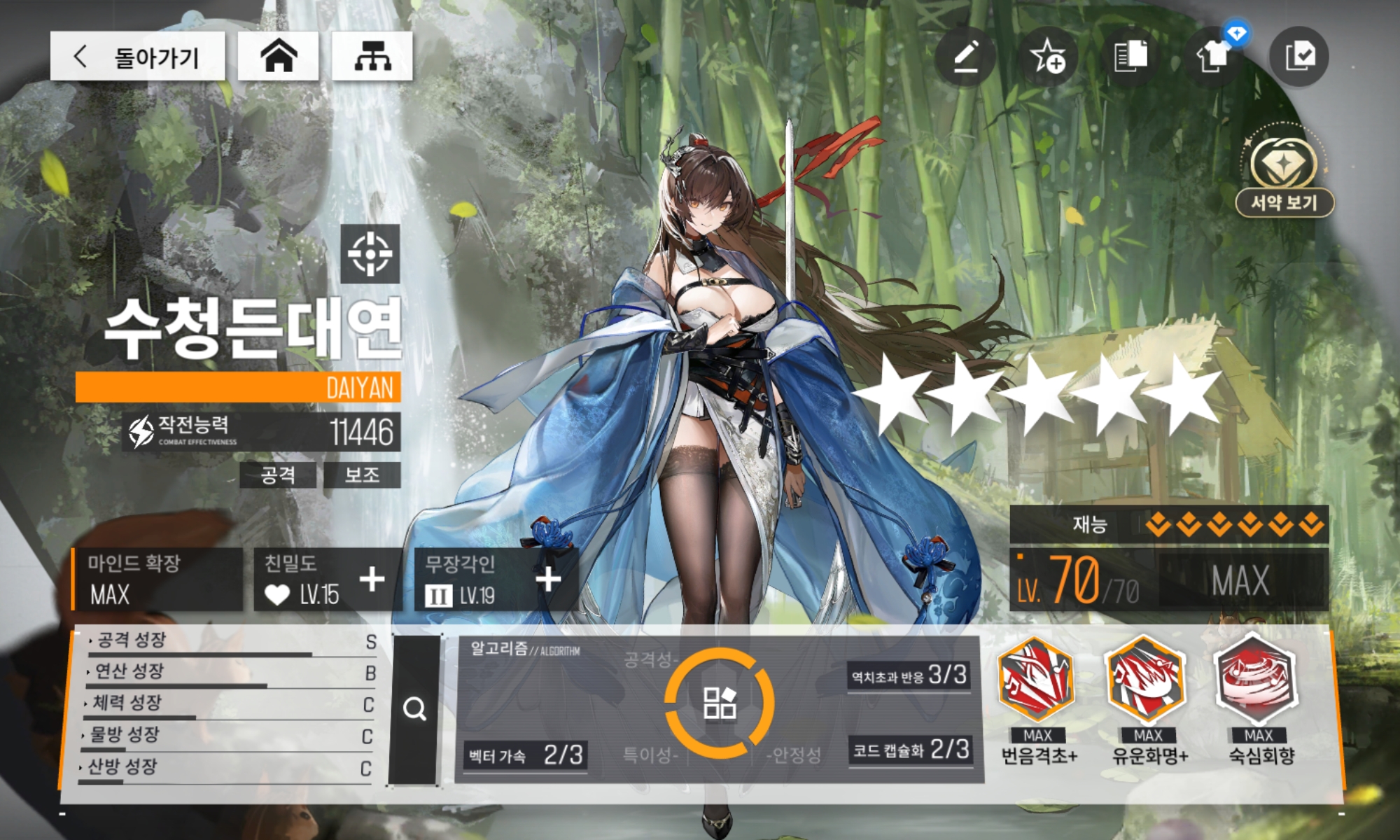Select the crosshair class icon
1400x840 pixels.
coord(370,253)
